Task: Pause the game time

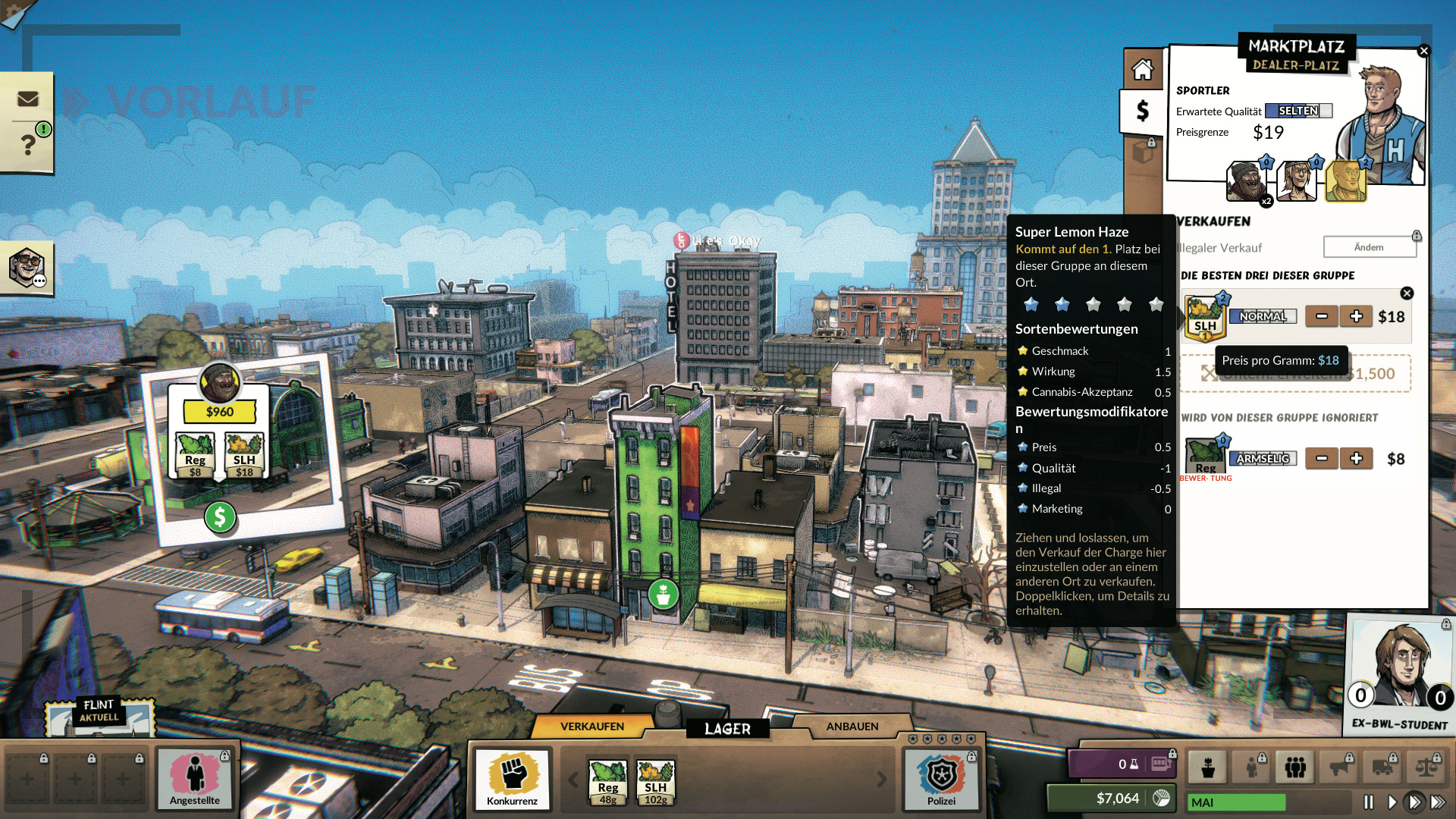Action: point(1369,802)
